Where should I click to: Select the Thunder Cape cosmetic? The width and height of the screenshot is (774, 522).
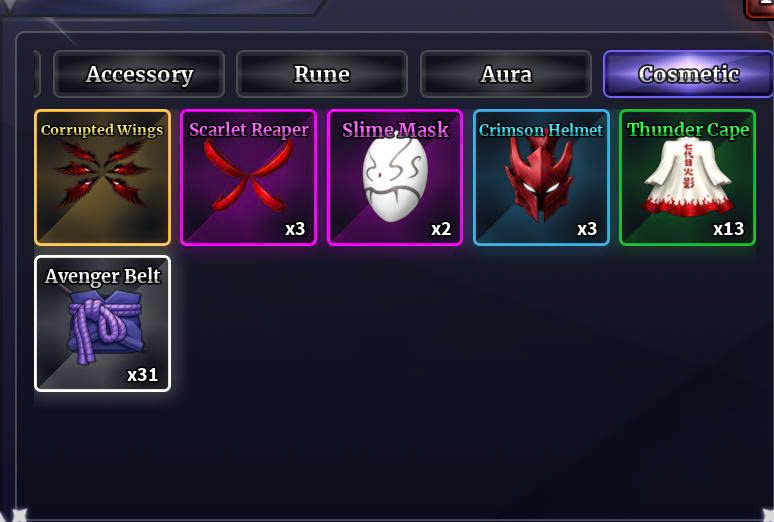pyautogui.click(x=687, y=177)
